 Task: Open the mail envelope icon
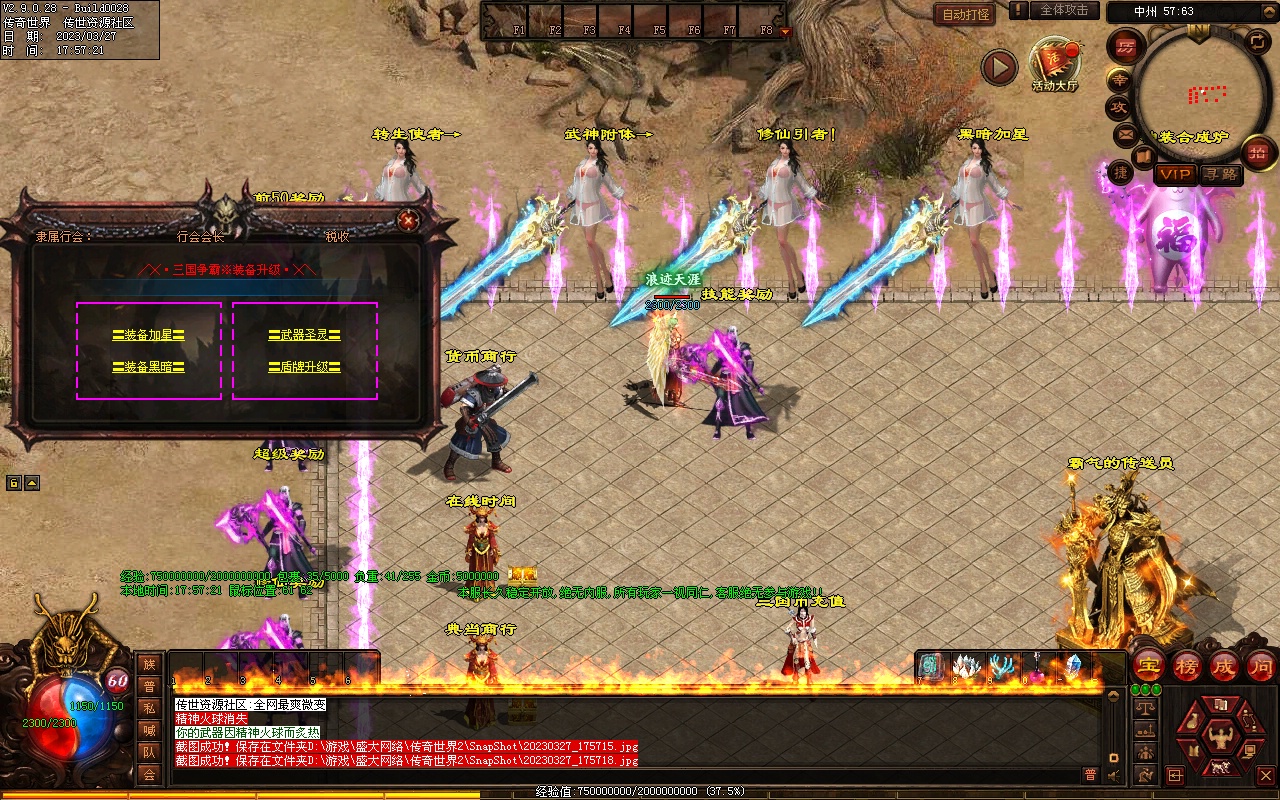pyautogui.click(x=1126, y=133)
